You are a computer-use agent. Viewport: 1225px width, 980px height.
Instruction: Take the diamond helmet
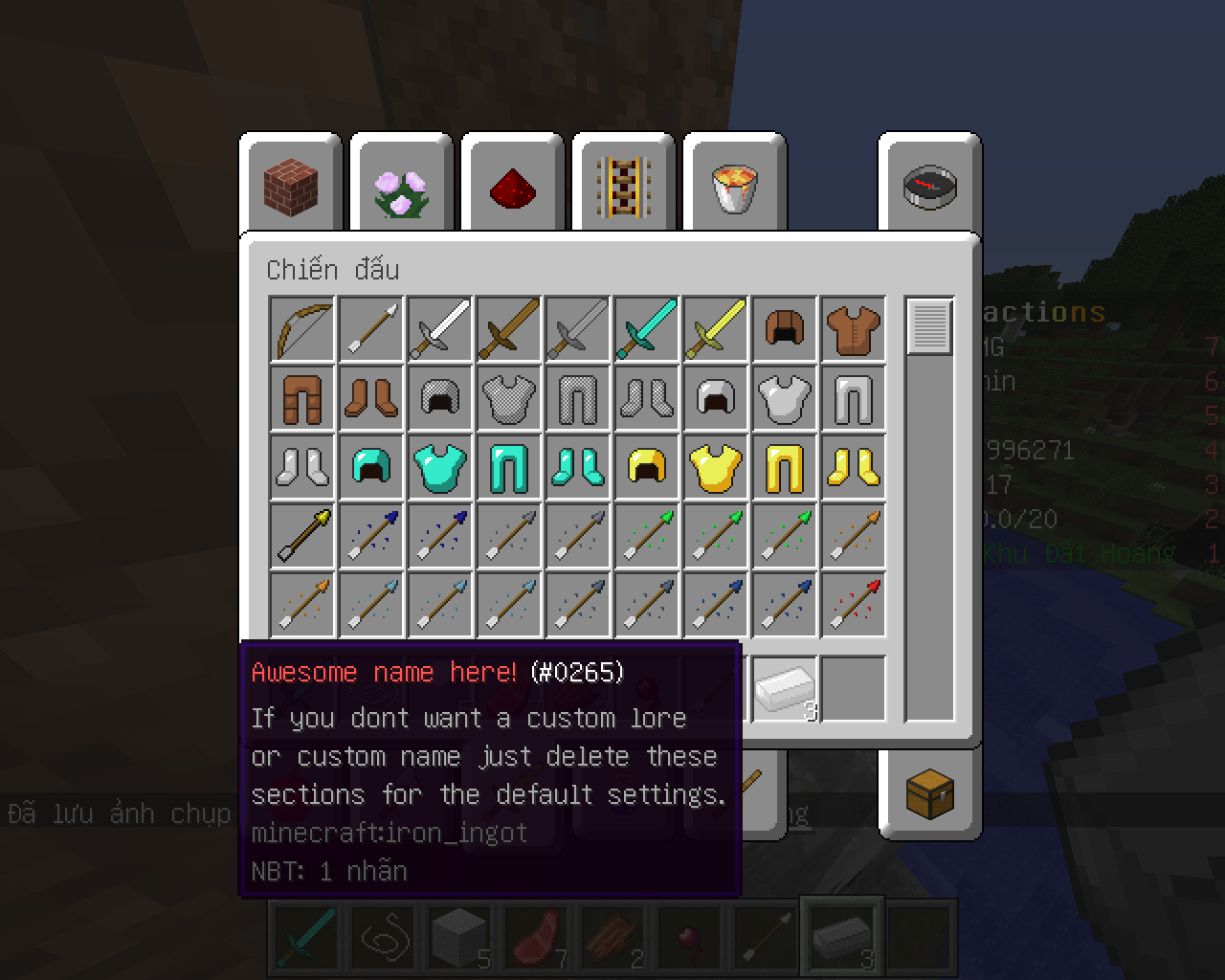coord(371,467)
